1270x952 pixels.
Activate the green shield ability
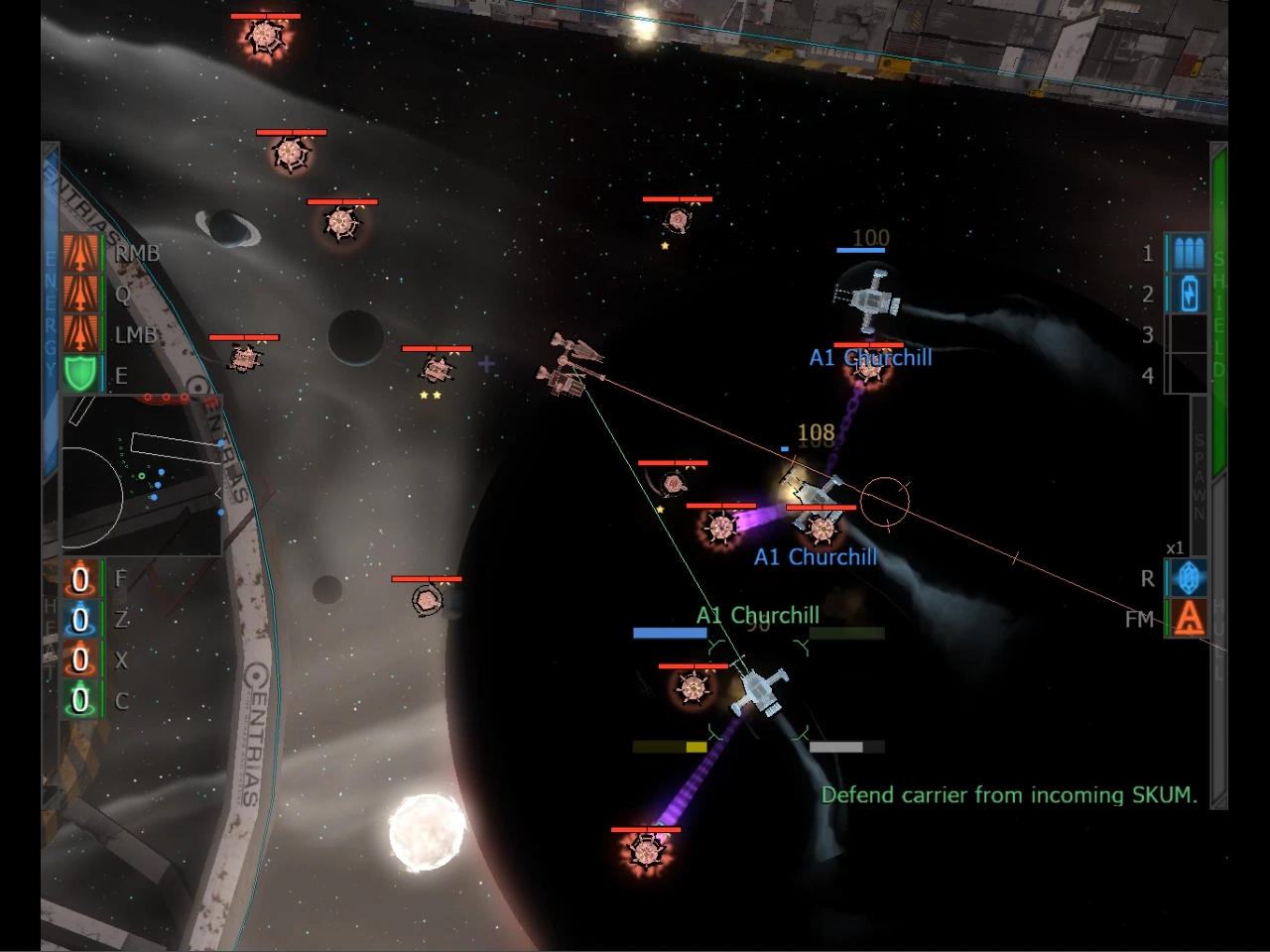point(81,375)
